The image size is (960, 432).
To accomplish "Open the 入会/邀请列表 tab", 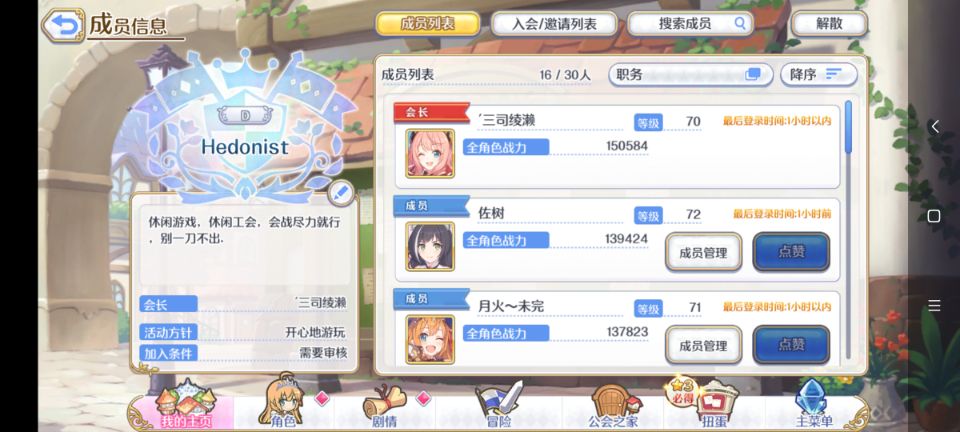I will click(553, 24).
